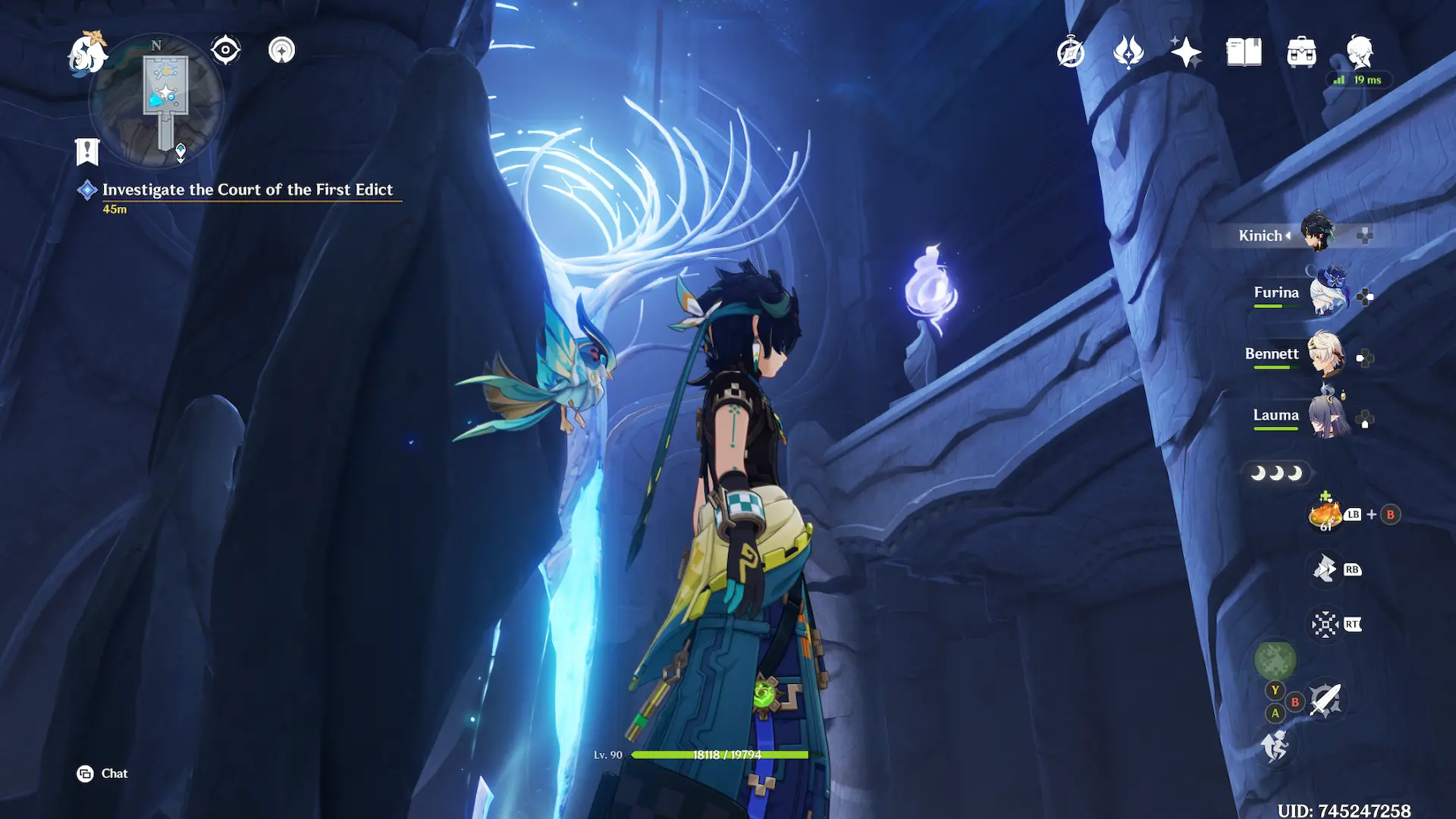Screen dimensions: 1456x819
Task: Open the winged flame icon in top bar
Action: coord(1128,52)
